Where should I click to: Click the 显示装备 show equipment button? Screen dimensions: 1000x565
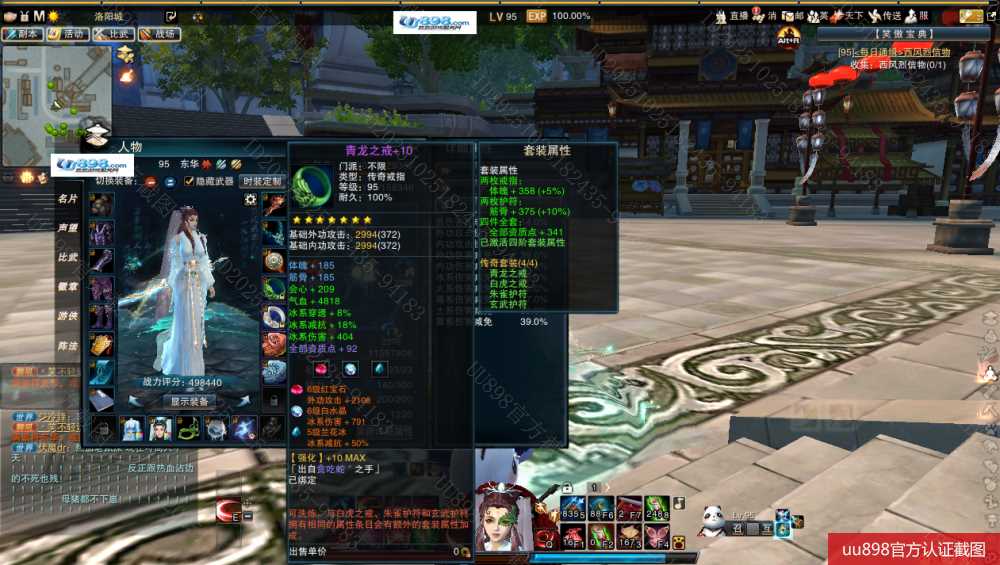click(189, 401)
